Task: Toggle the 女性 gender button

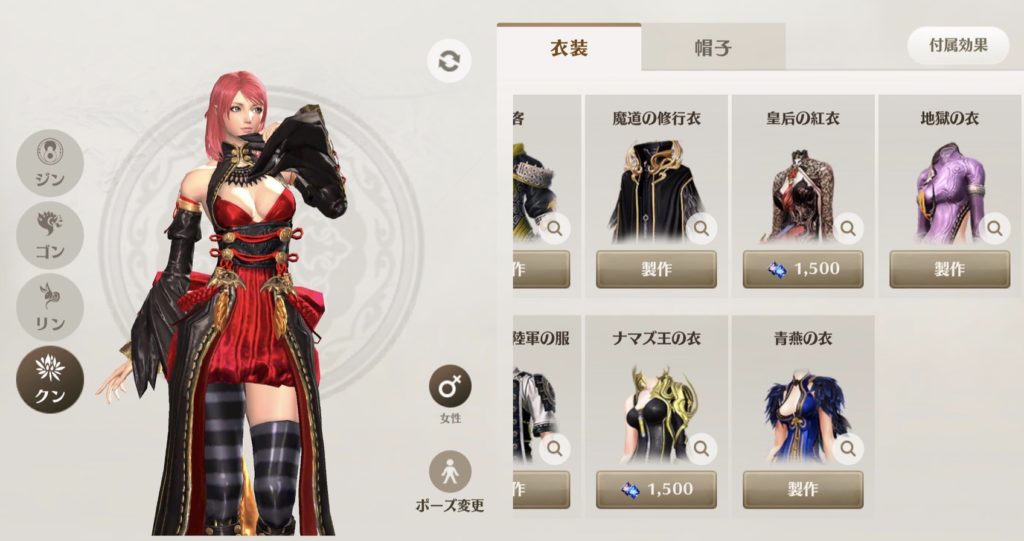Action: pos(450,386)
